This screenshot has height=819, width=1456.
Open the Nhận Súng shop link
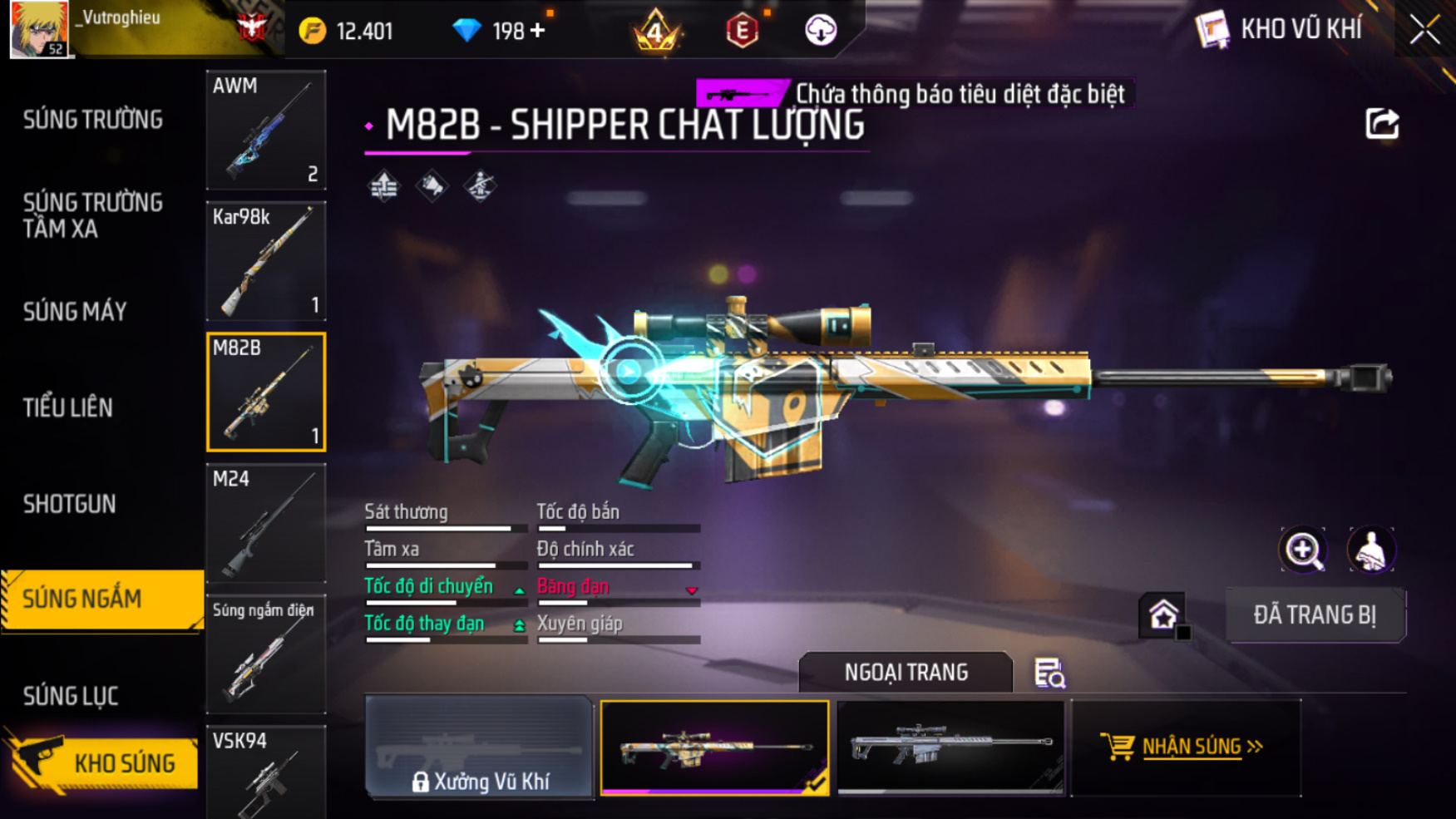(1187, 747)
